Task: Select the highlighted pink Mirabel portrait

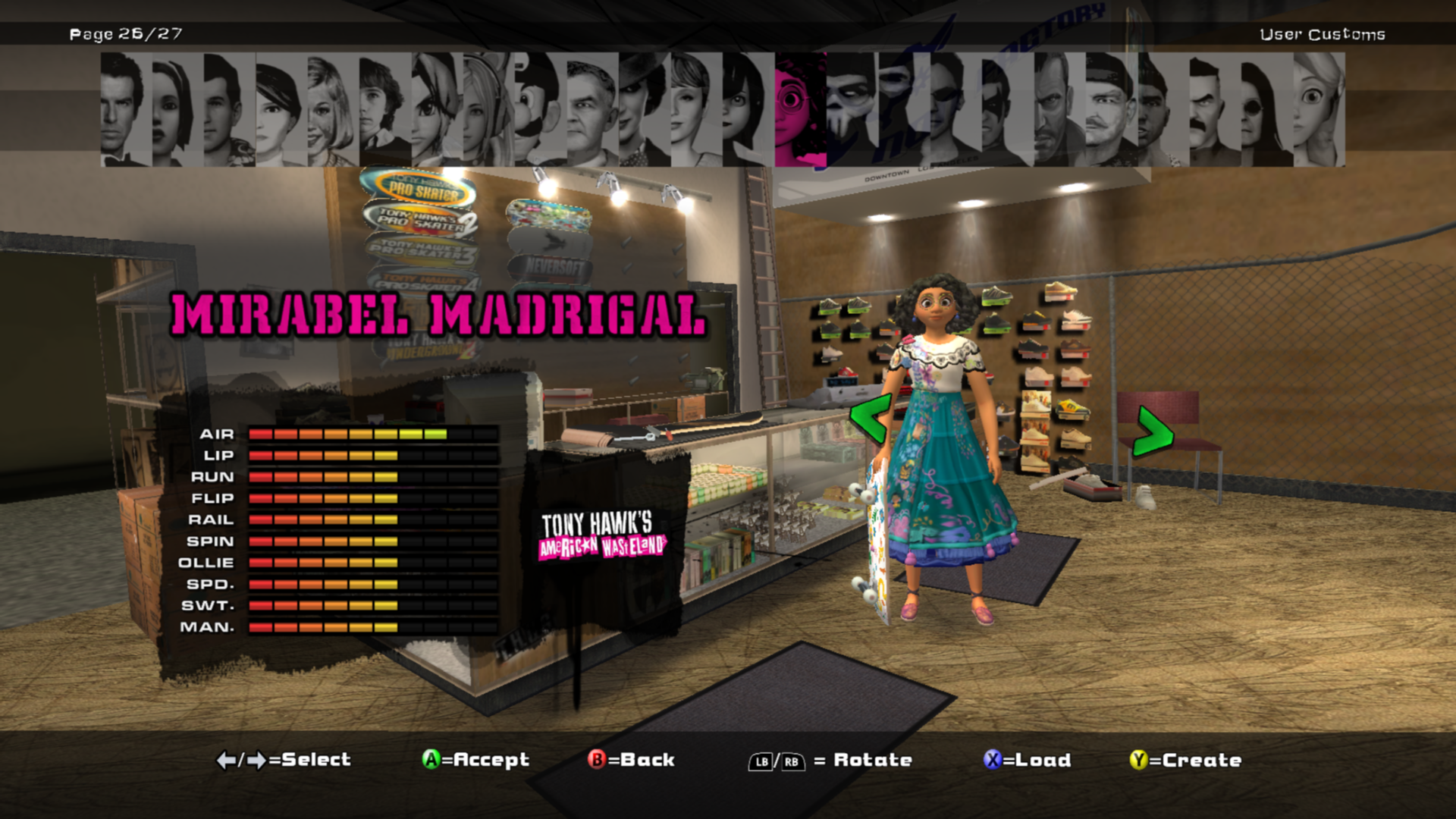Action: point(800,110)
